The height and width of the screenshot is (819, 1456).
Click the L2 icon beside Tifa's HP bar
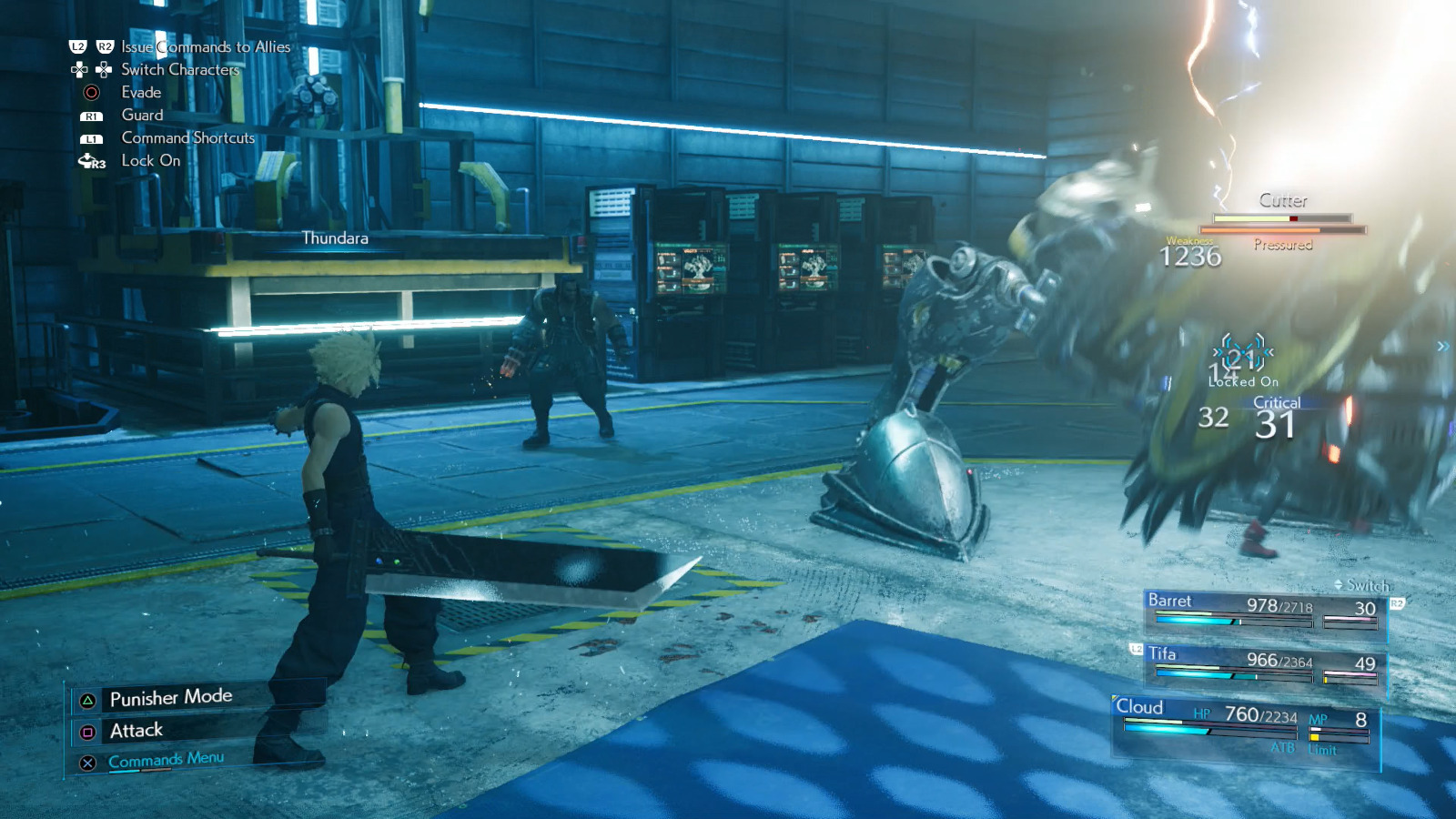[1137, 649]
